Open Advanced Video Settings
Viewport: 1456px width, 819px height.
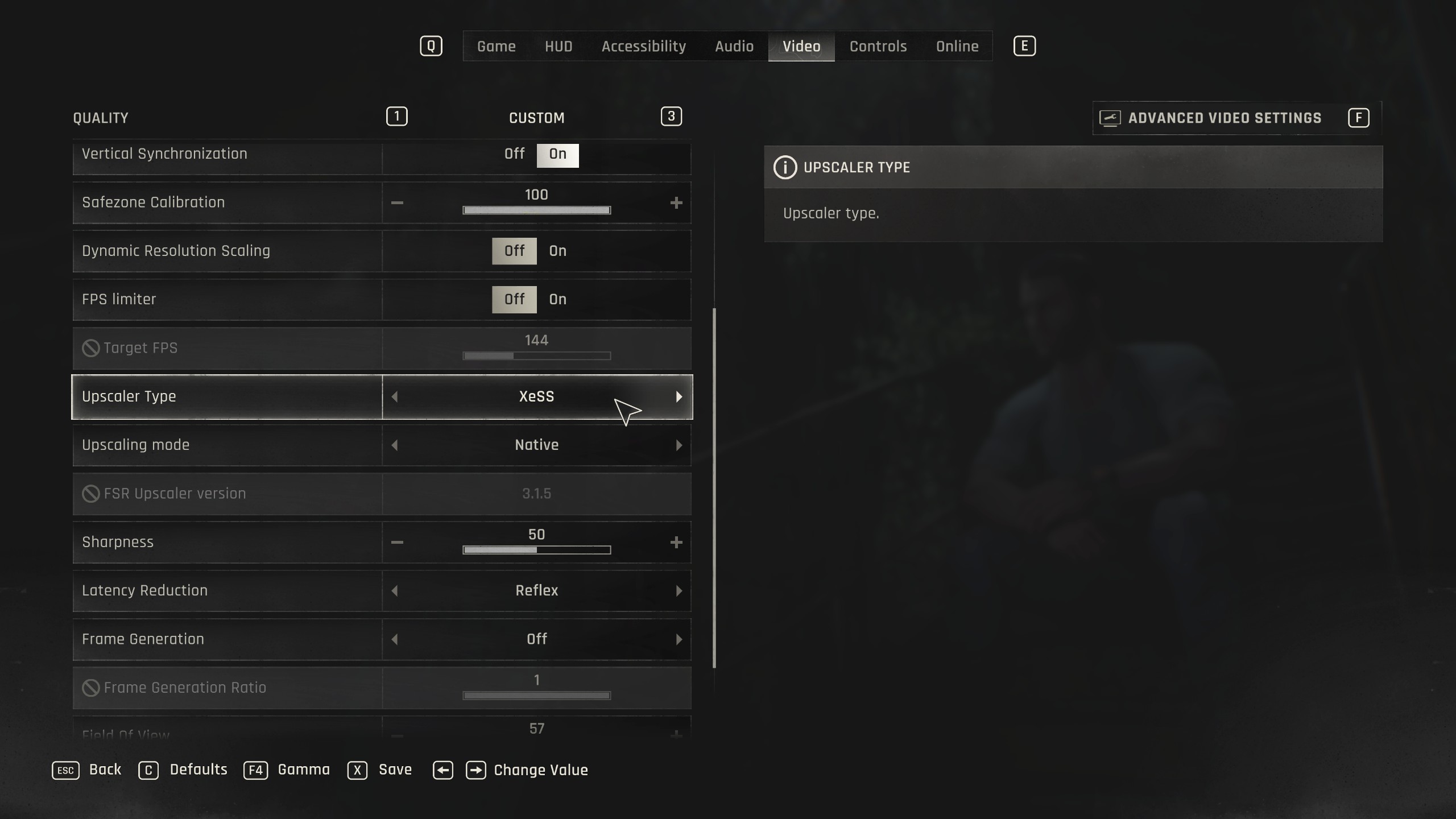[1224, 118]
